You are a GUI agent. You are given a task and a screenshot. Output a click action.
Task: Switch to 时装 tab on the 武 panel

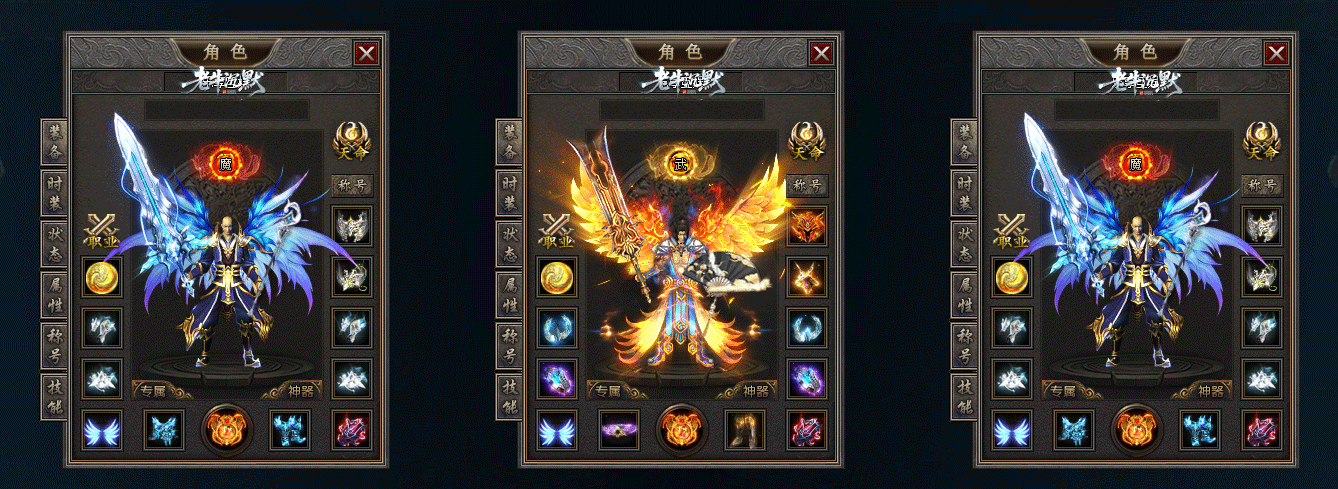pos(510,194)
